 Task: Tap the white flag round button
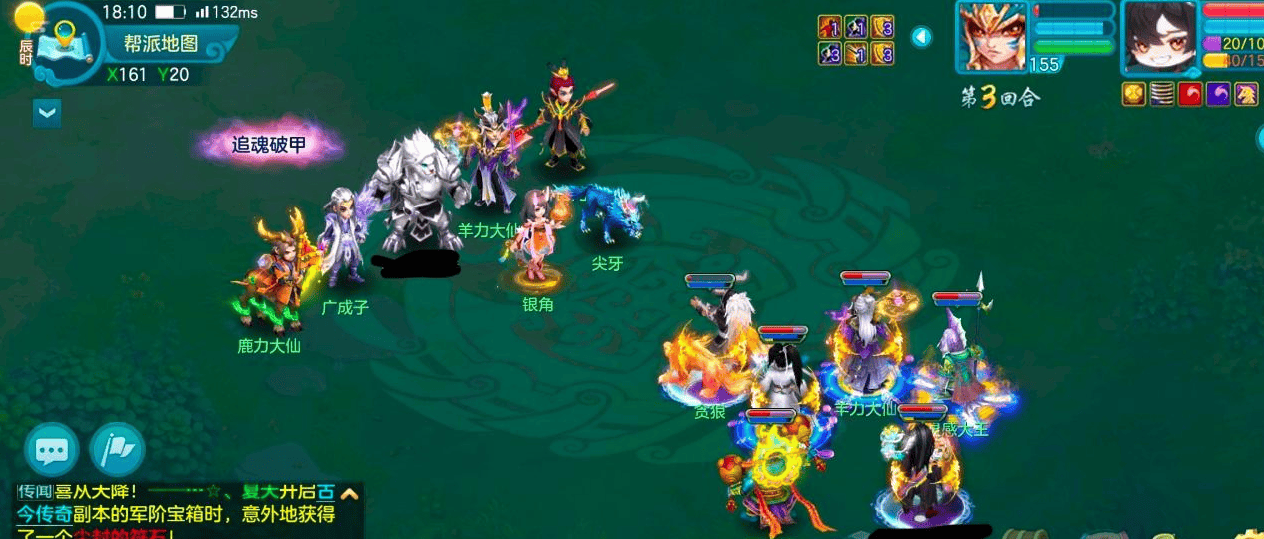[118, 450]
